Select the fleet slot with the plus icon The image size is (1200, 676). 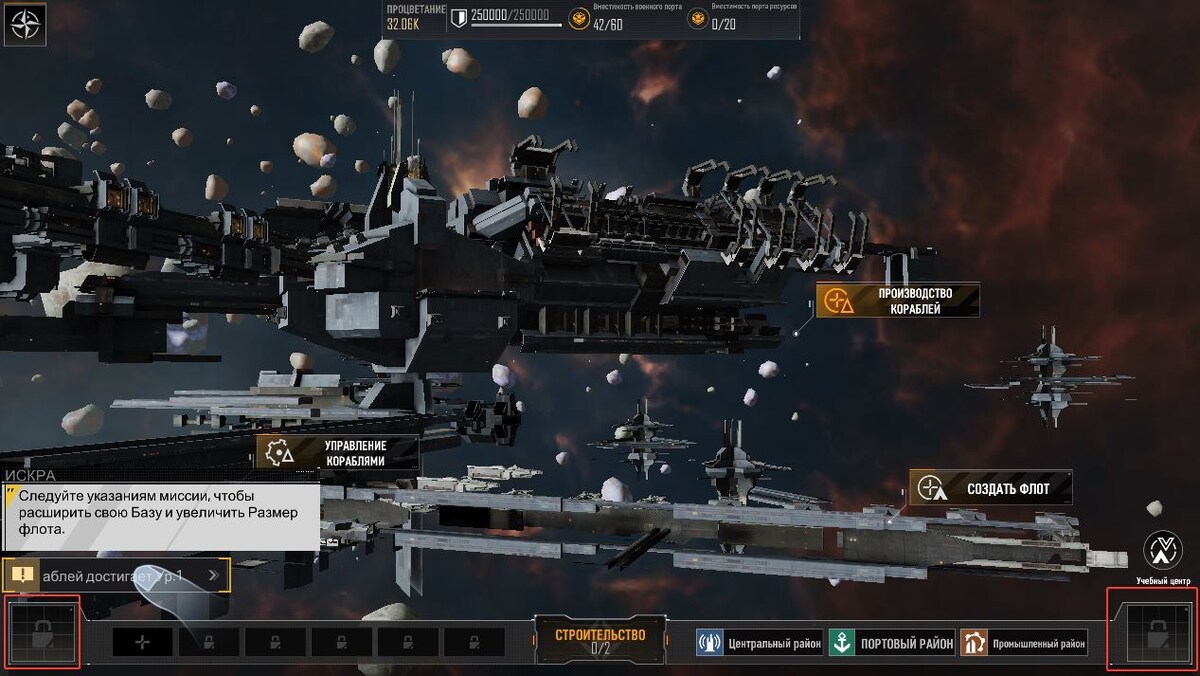pyautogui.click(x=142, y=642)
